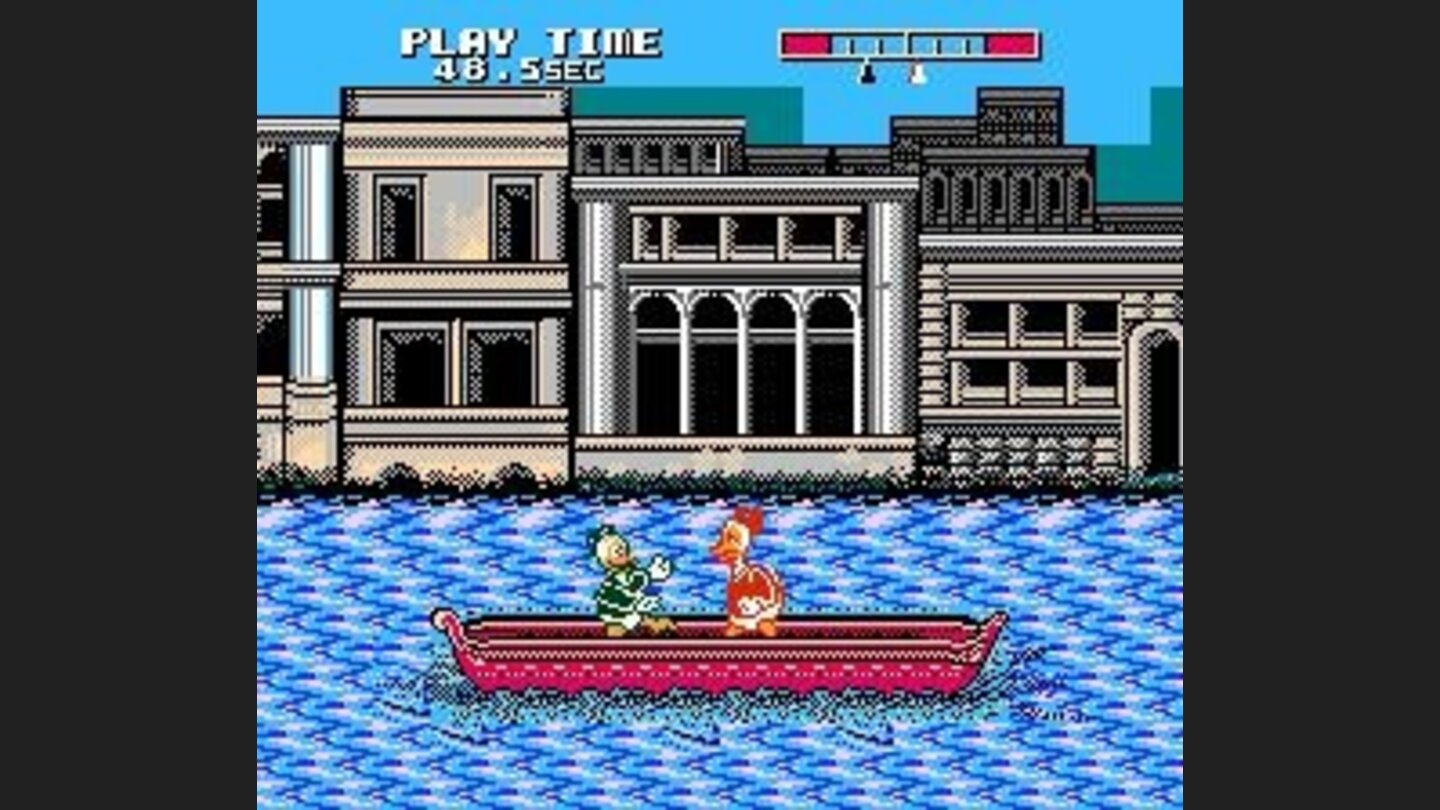Click the left red segment of the progress gauge

(805, 43)
